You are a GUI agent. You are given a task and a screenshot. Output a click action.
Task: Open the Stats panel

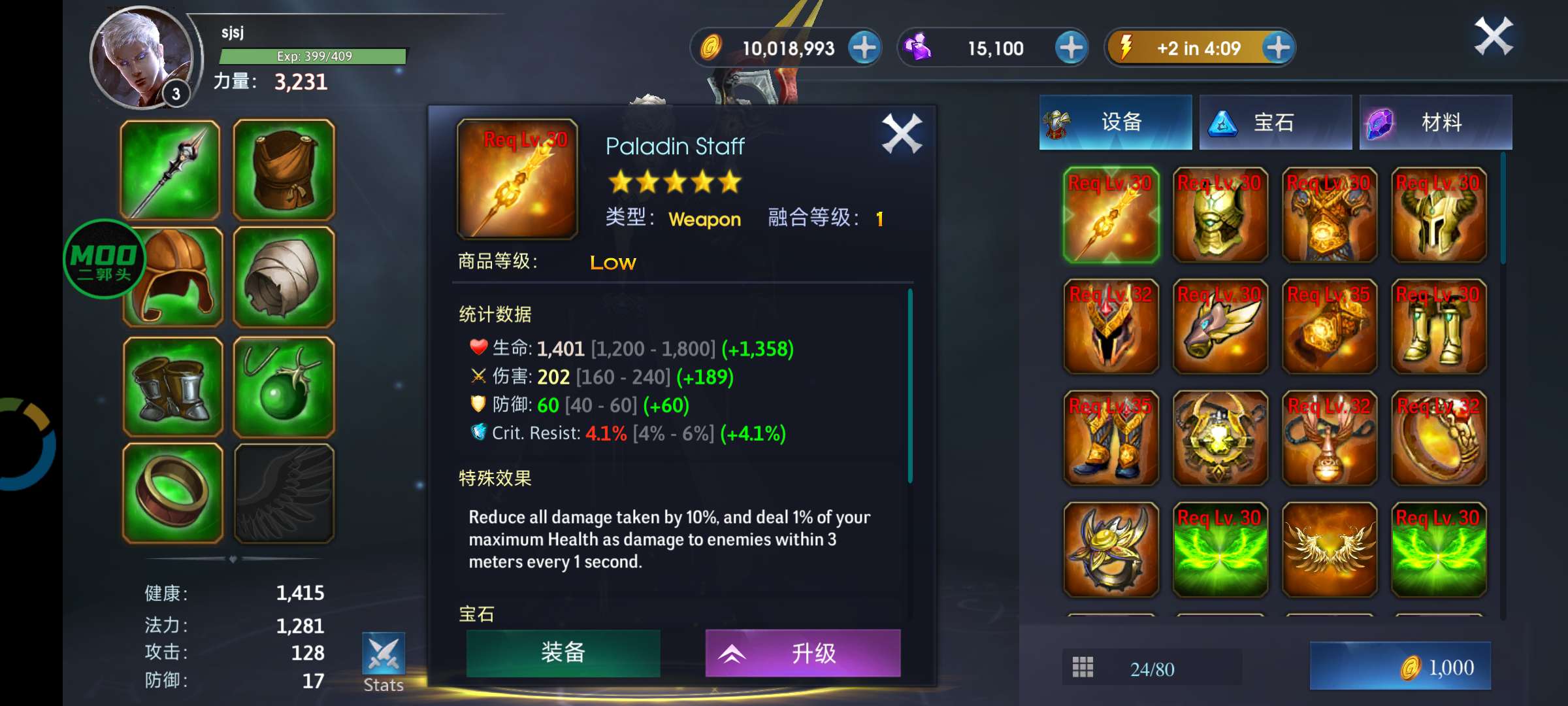[384, 662]
